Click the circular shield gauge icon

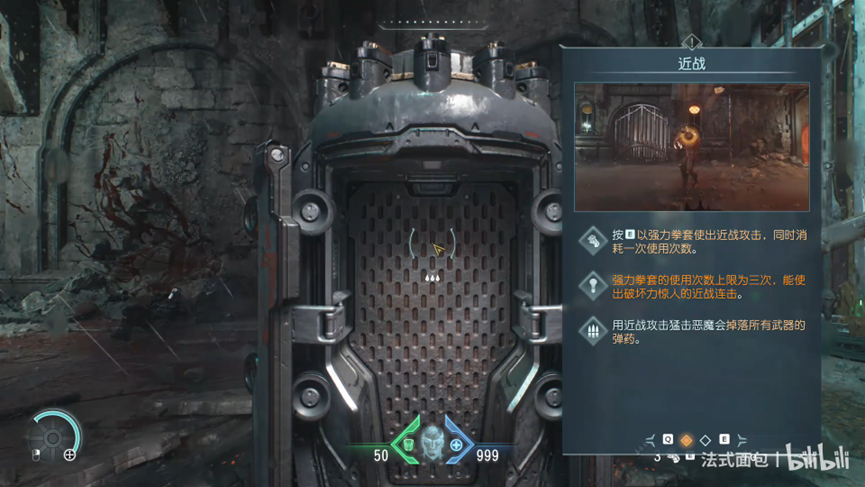54,435
